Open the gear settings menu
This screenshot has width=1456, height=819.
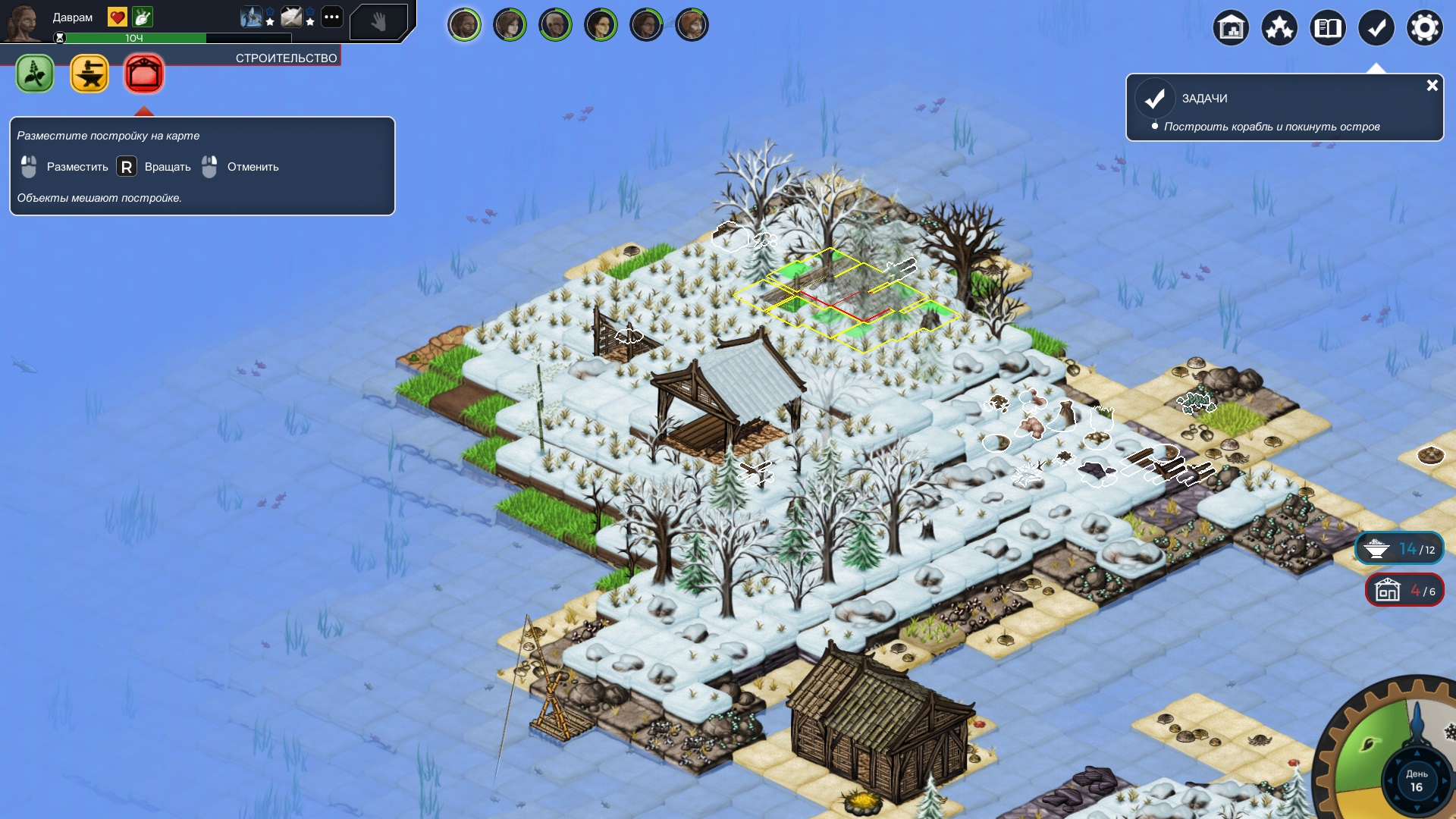coord(1425,29)
